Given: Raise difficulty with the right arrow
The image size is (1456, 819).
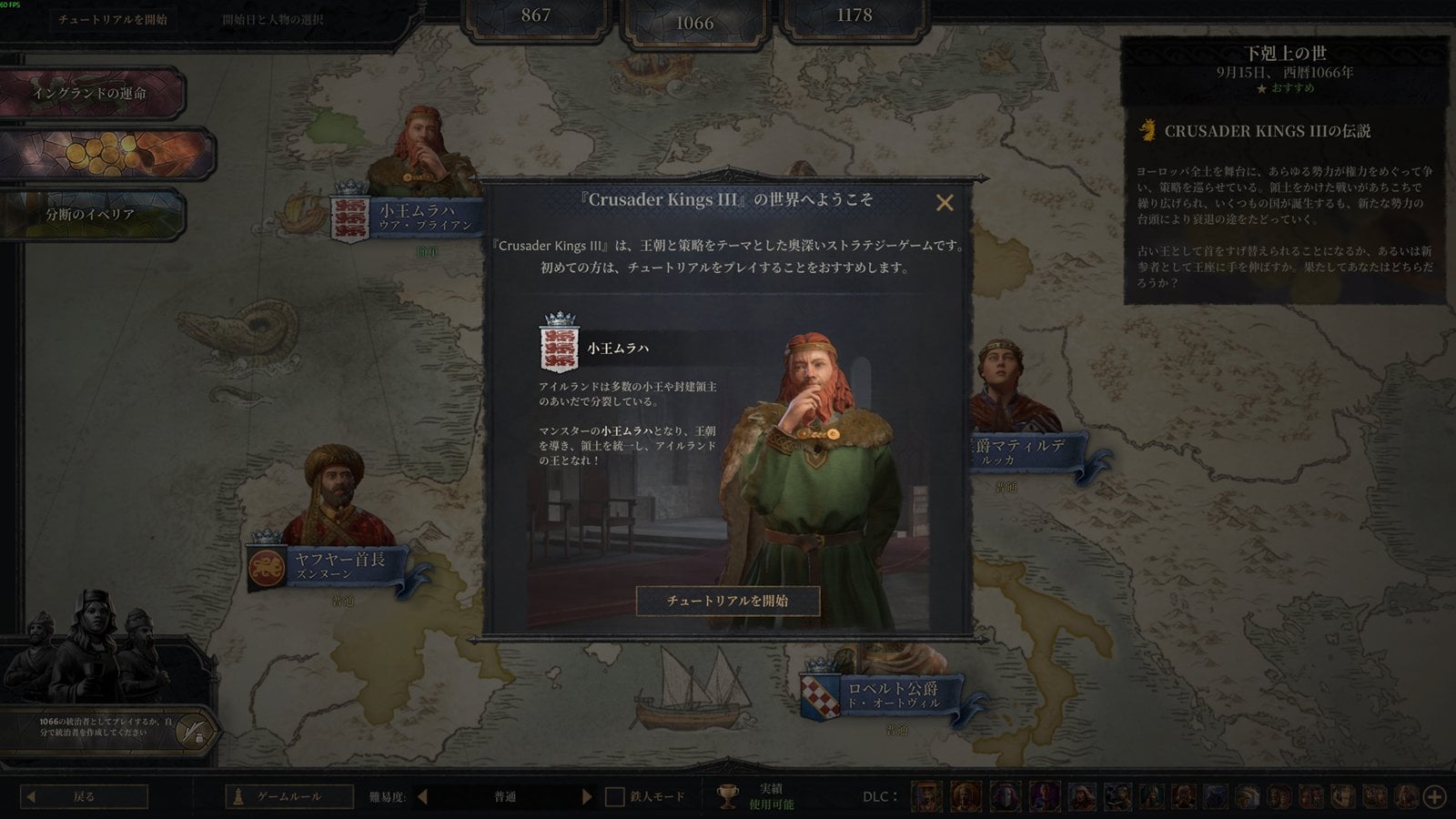Looking at the screenshot, I should coord(586,796).
